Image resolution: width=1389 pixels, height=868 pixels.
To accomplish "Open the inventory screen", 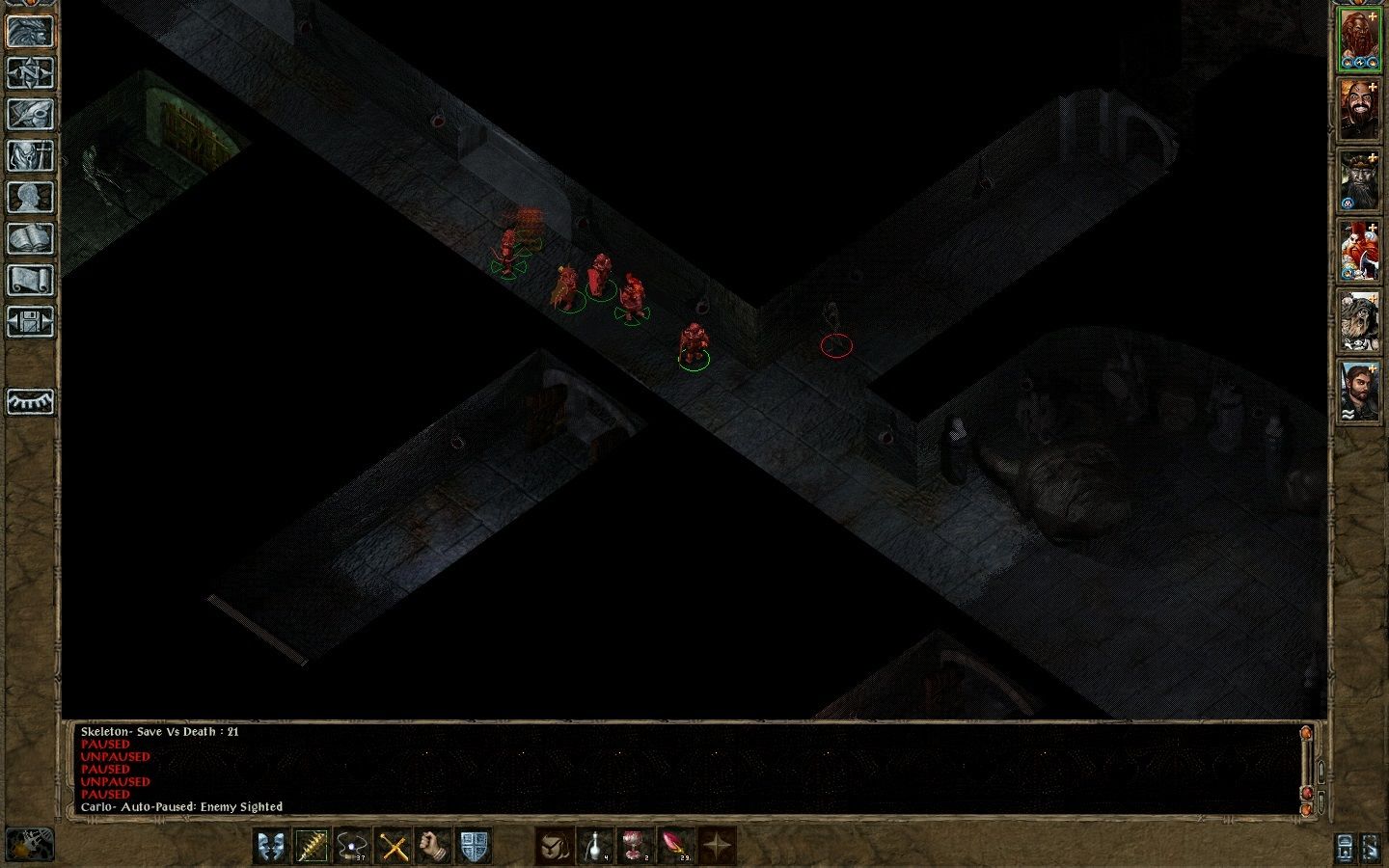I will [x=29, y=157].
